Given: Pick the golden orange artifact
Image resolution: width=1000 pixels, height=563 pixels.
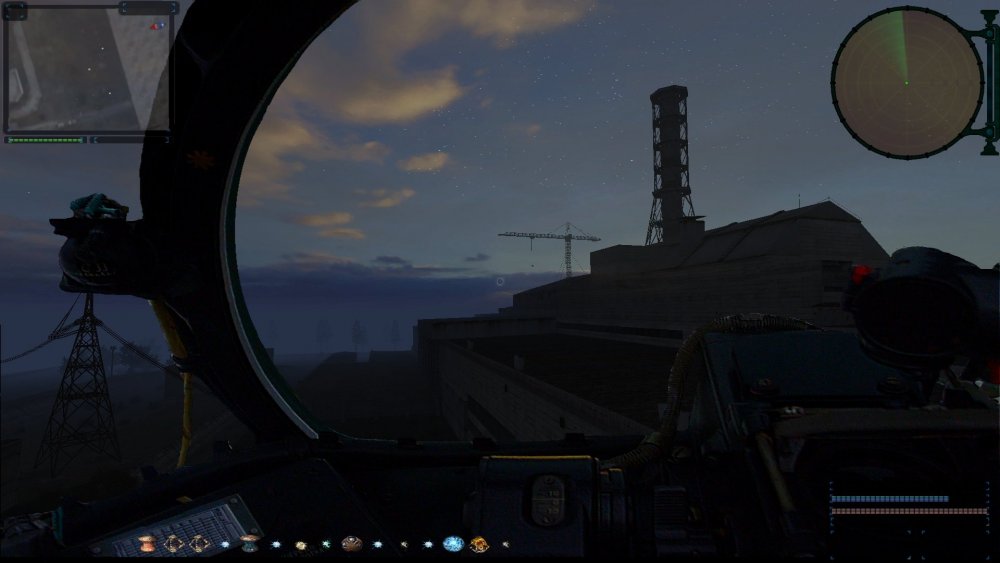Looking at the screenshot, I should [479, 543].
